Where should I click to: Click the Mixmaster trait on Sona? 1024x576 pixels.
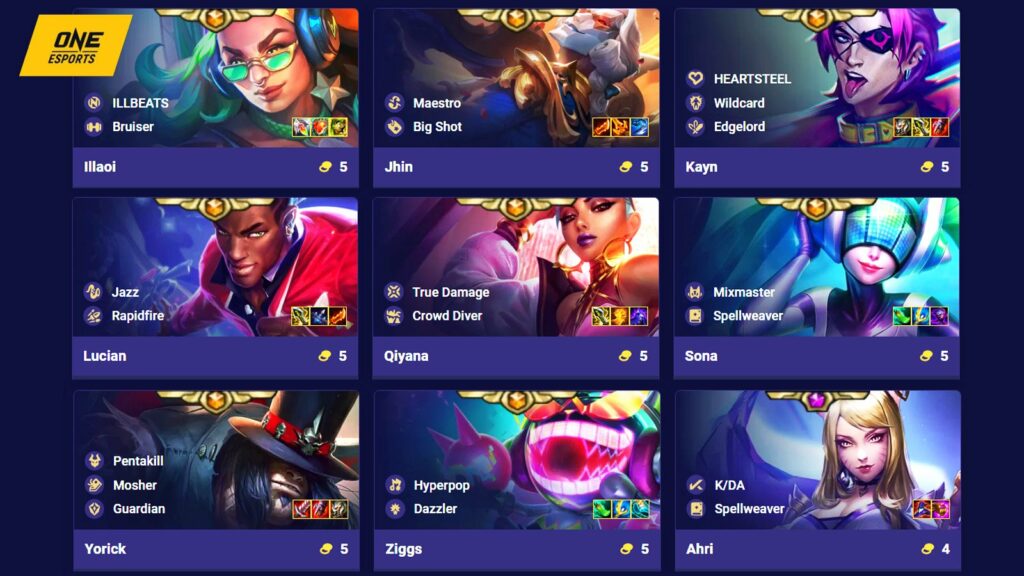tap(743, 292)
